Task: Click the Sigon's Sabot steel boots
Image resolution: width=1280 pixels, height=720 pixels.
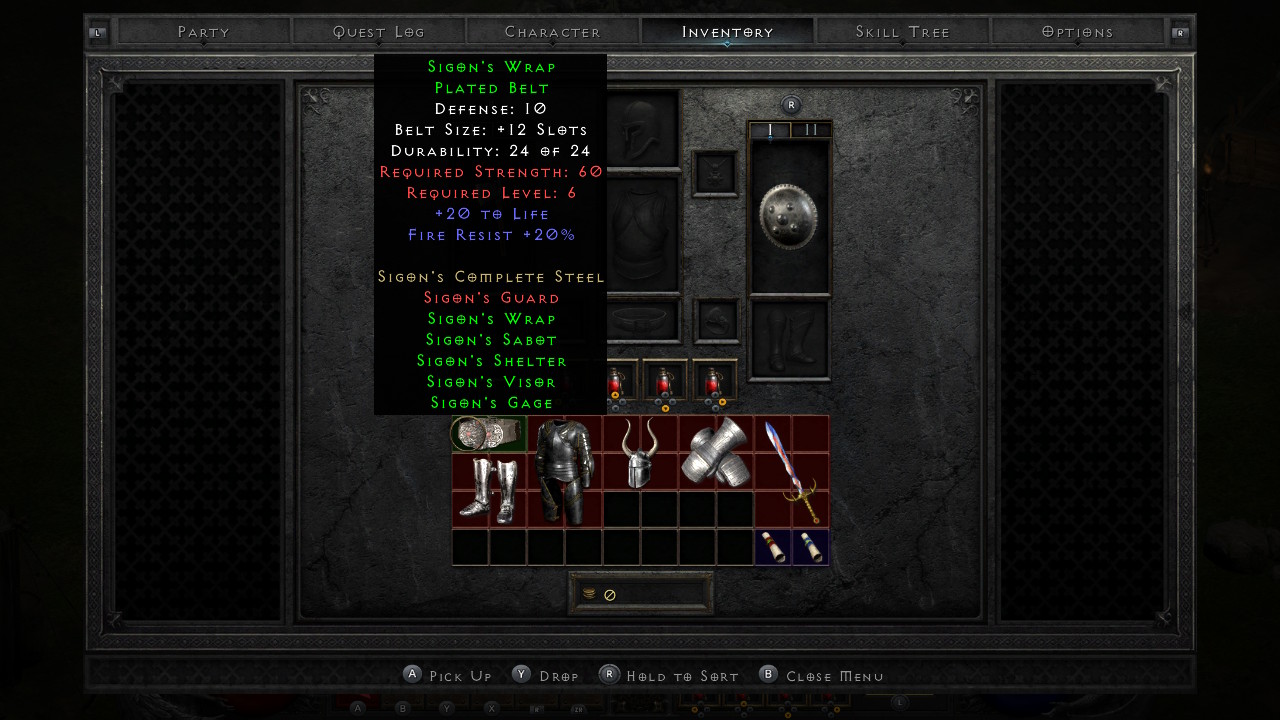Action: [488, 490]
